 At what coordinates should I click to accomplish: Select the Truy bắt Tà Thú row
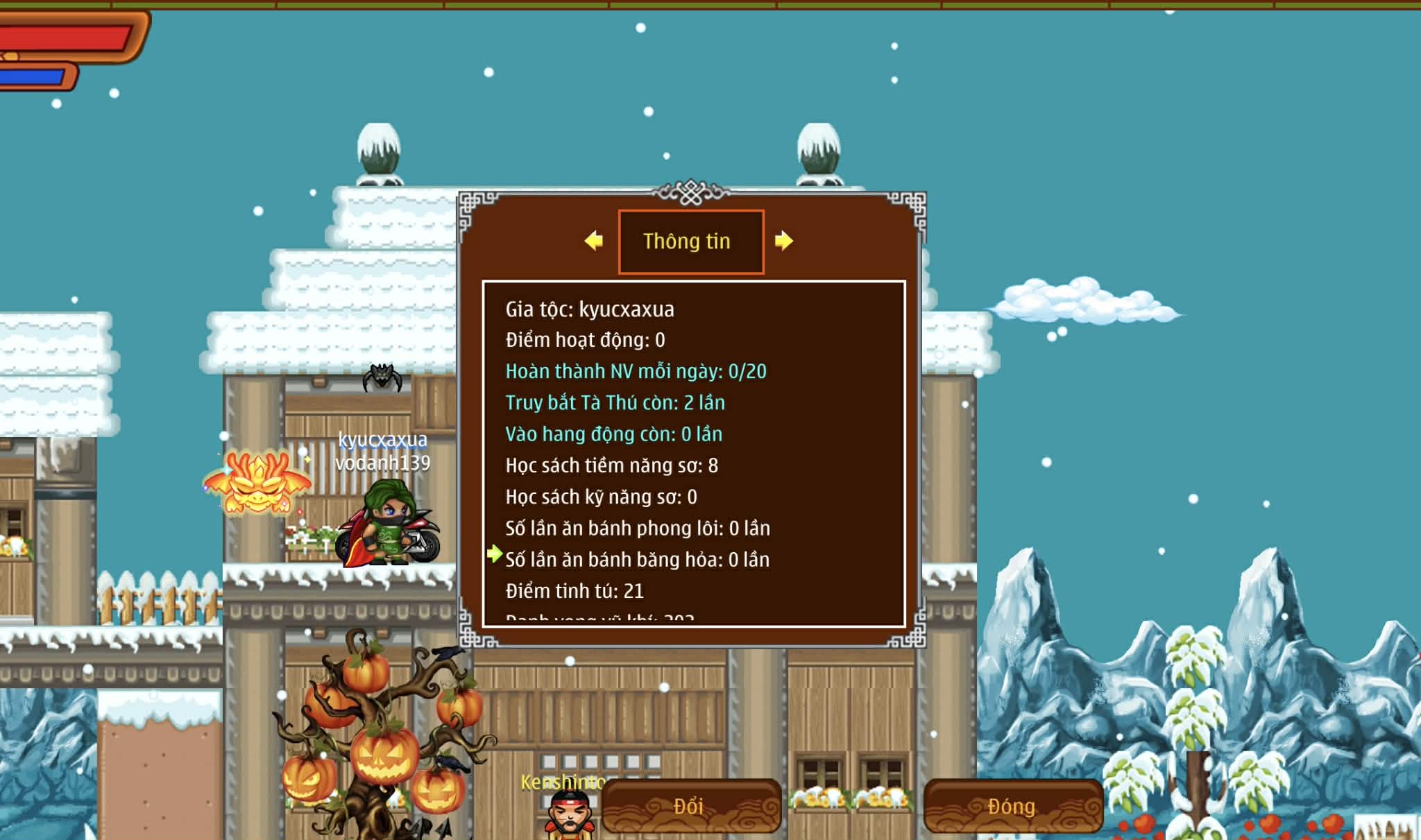615,403
